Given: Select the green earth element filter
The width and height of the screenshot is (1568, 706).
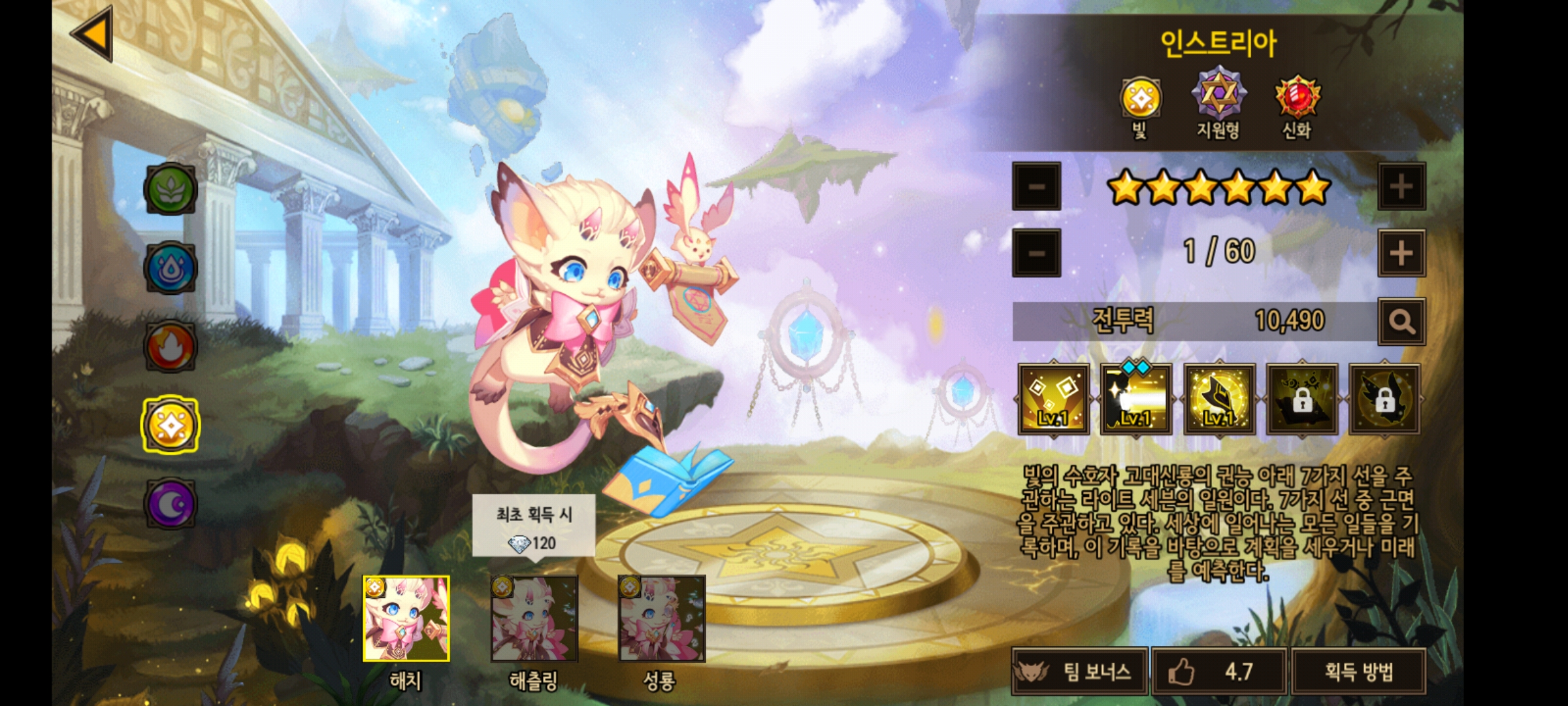Looking at the screenshot, I should click(171, 190).
